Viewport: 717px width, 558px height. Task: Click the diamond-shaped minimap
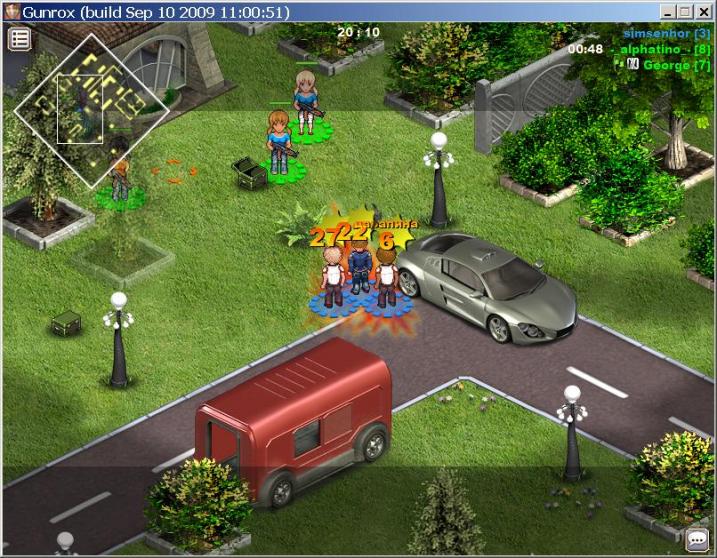click(x=91, y=110)
